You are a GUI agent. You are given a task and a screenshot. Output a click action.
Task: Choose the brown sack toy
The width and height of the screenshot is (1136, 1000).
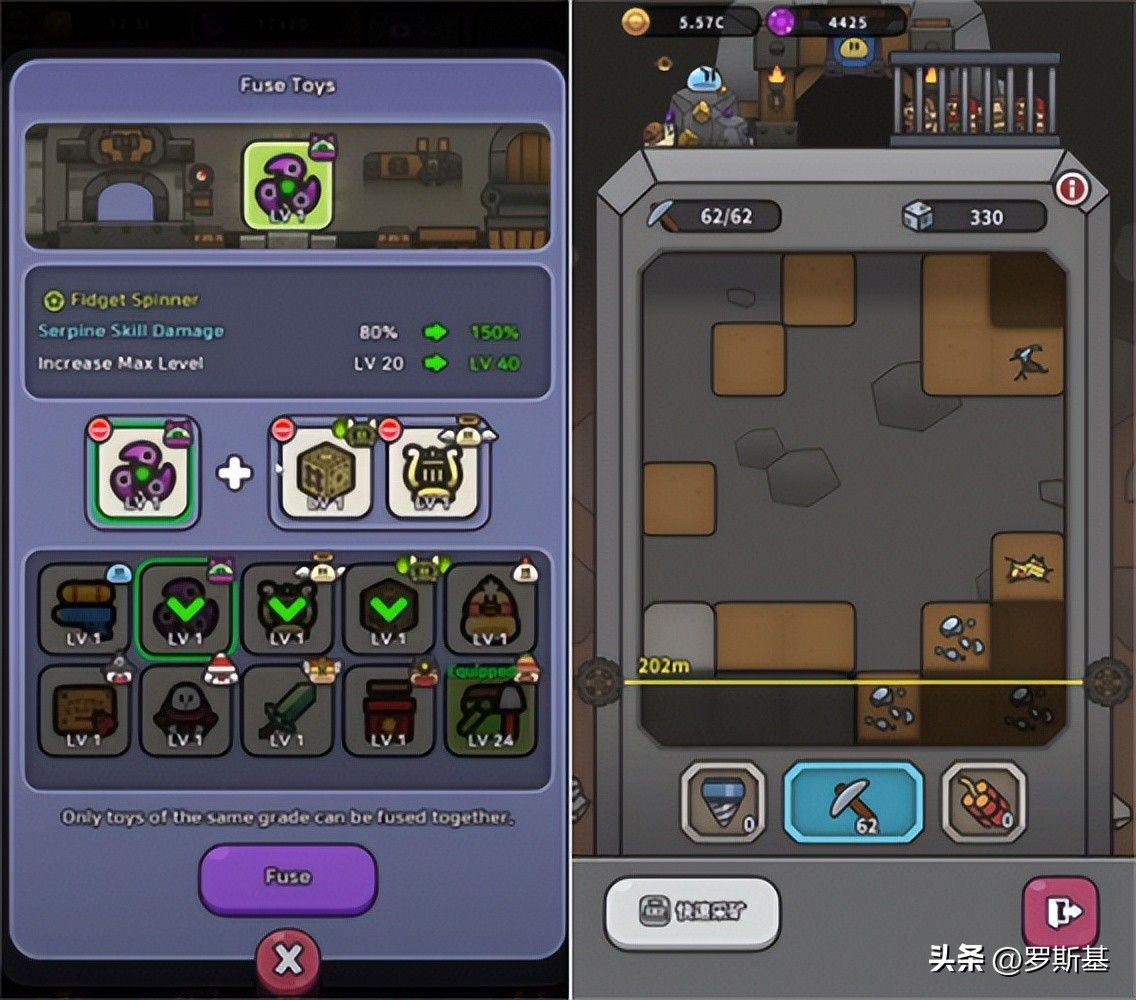pos(490,606)
